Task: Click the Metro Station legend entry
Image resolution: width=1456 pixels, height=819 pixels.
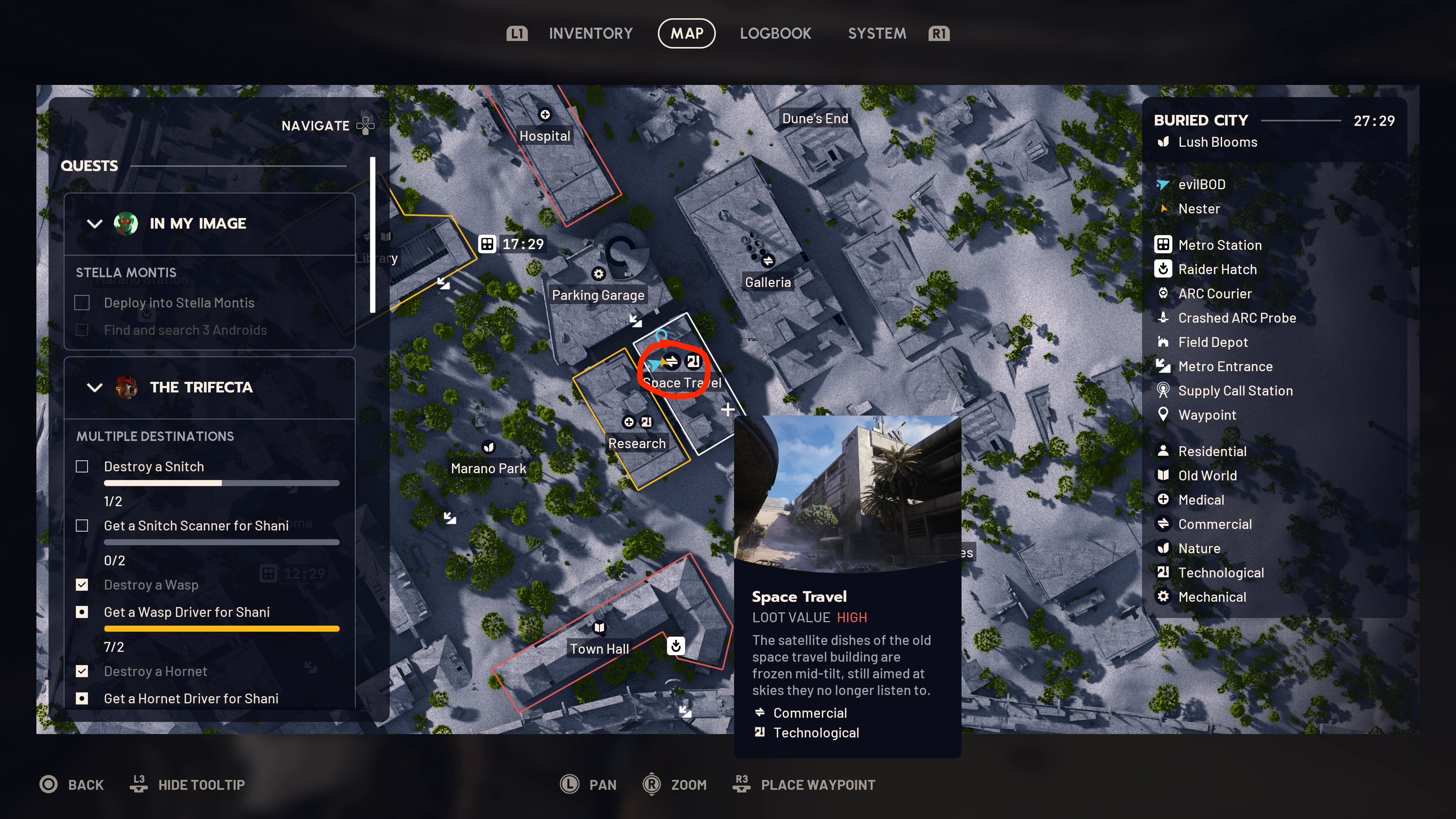Action: pyautogui.click(x=1219, y=245)
